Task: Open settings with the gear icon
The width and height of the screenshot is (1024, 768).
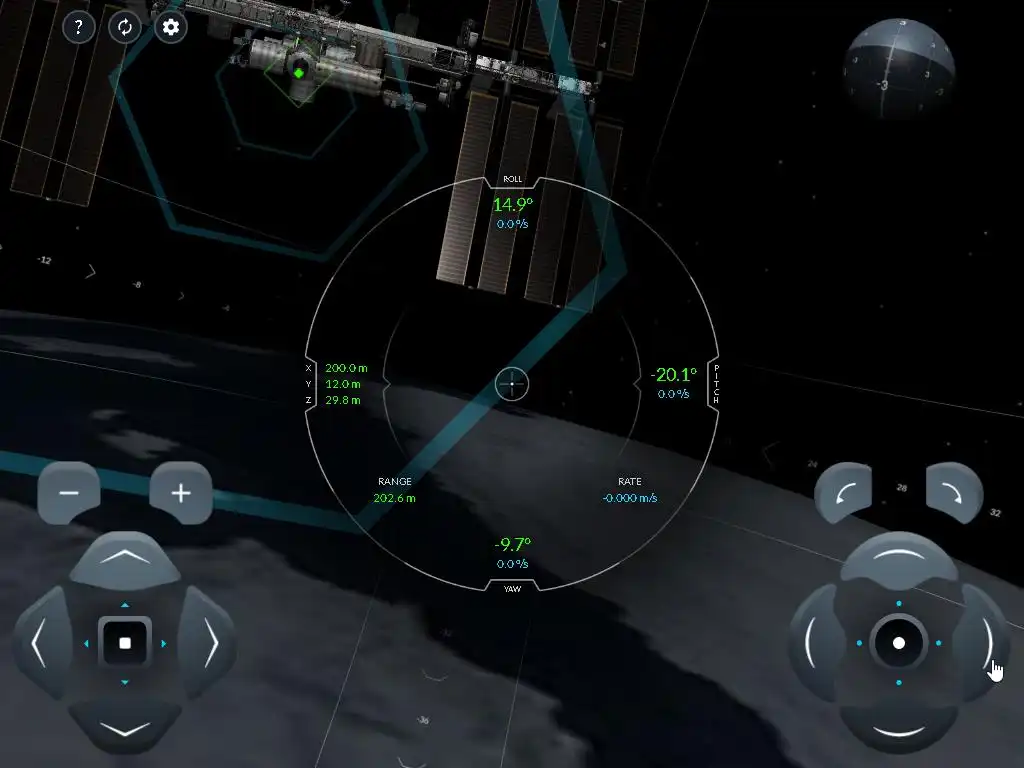Action: pos(171,27)
